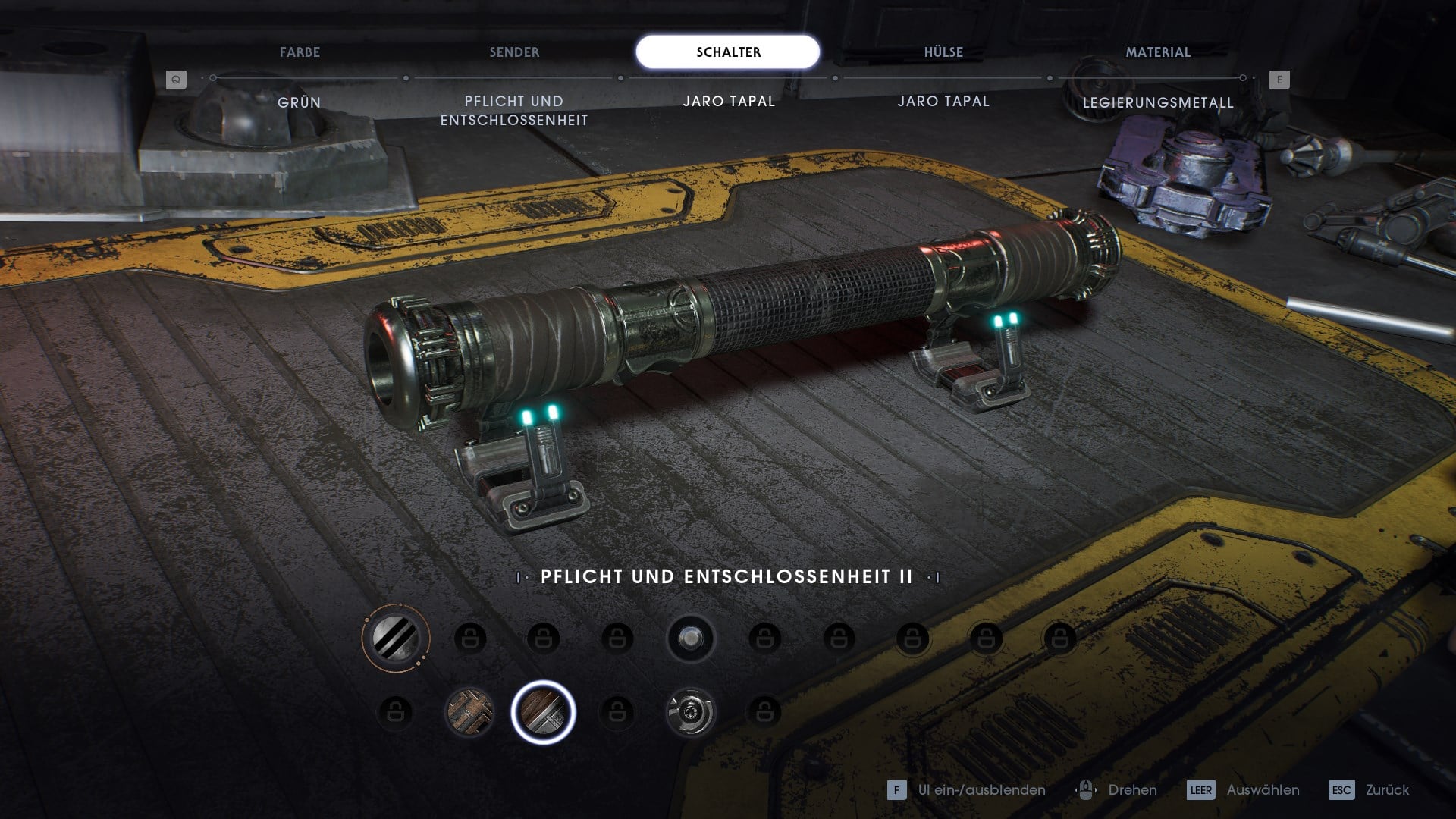The image size is (1456, 819).
Task: Select the small round silver button switch
Action: point(690,639)
